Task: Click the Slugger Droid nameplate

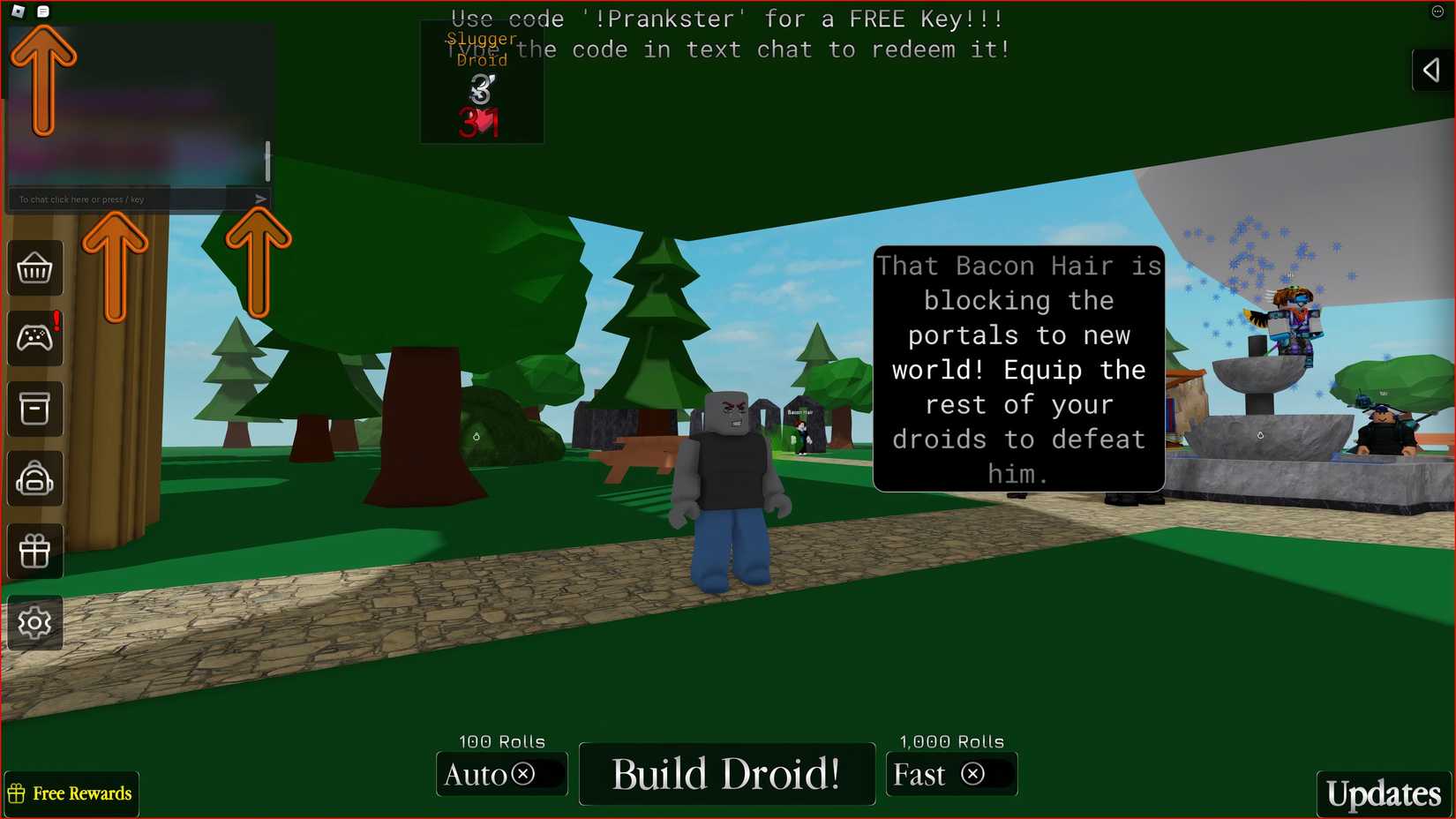Action: pos(481,51)
